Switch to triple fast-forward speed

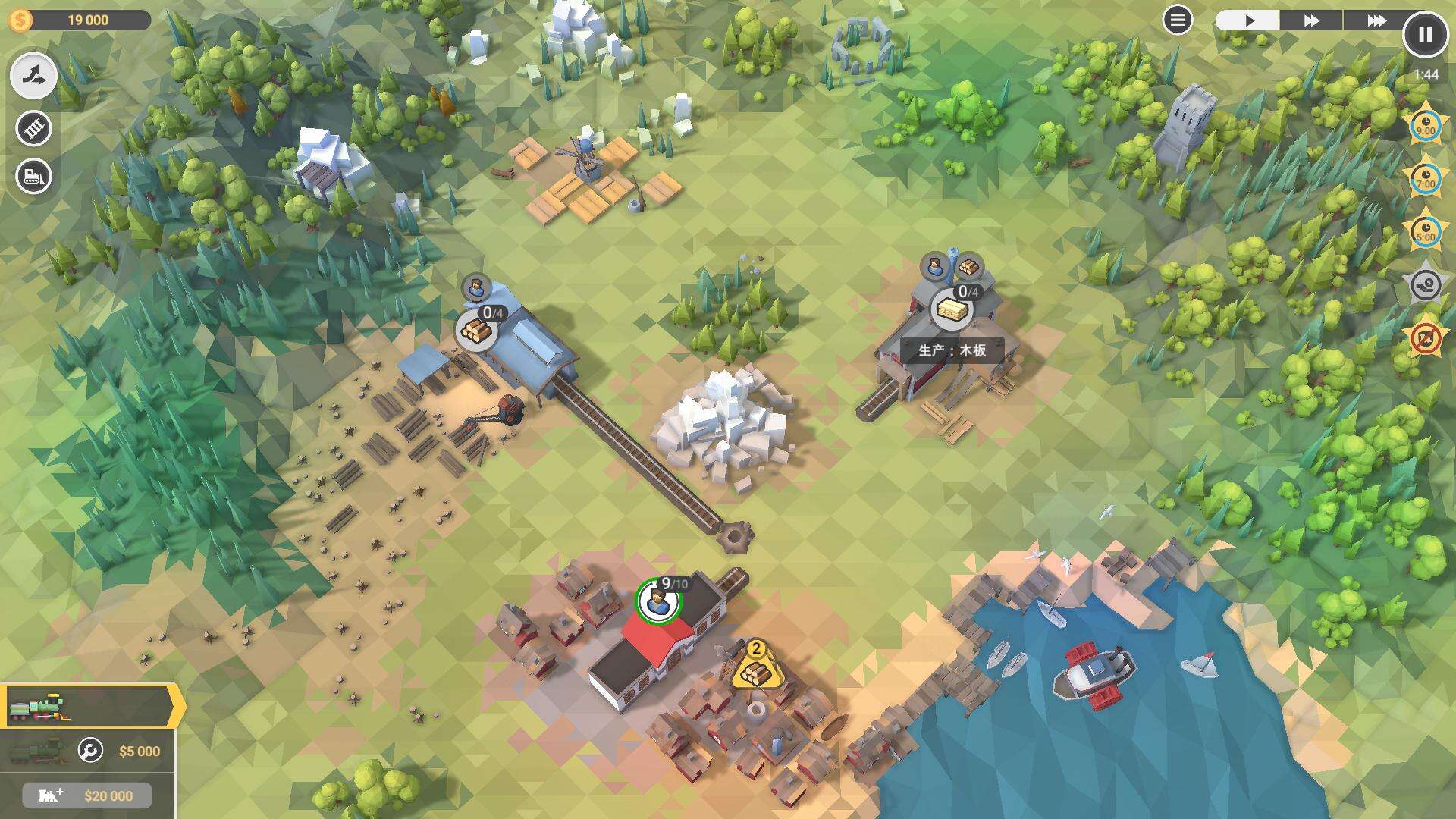(1376, 20)
